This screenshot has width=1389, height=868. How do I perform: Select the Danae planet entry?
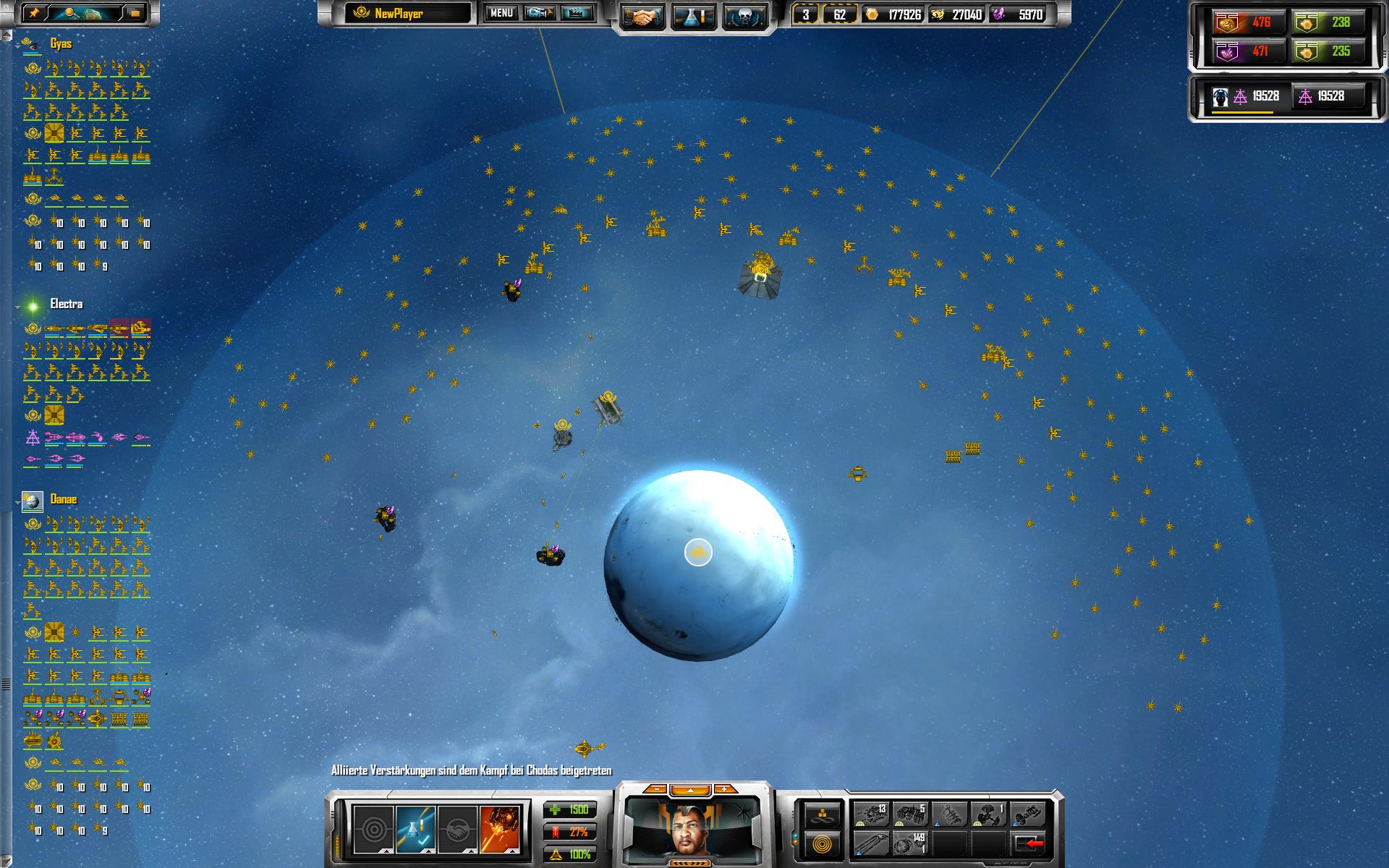pyautogui.click(x=63, y=500)
